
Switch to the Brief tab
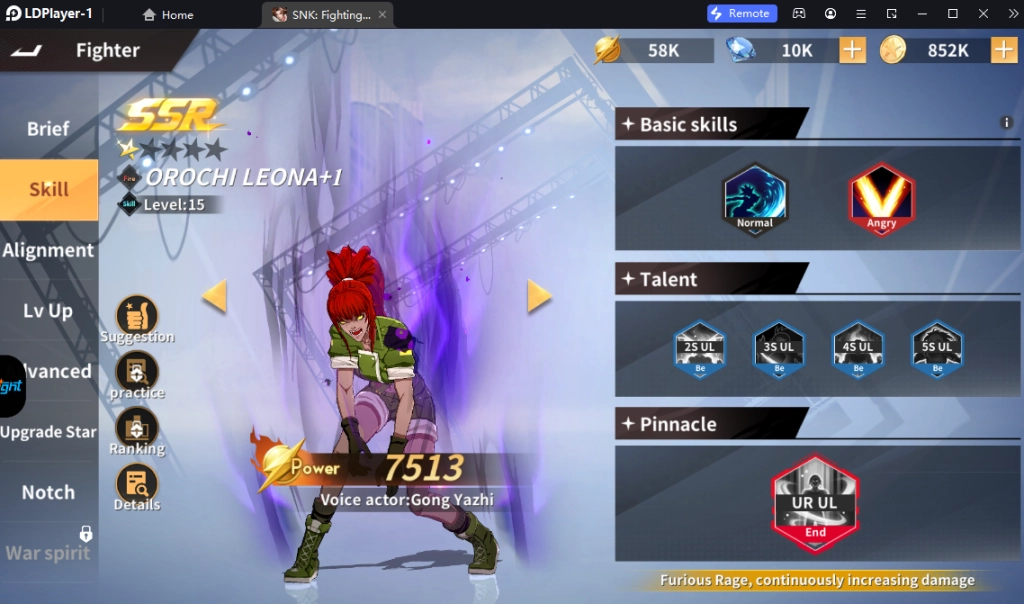[x=48, y=129]
